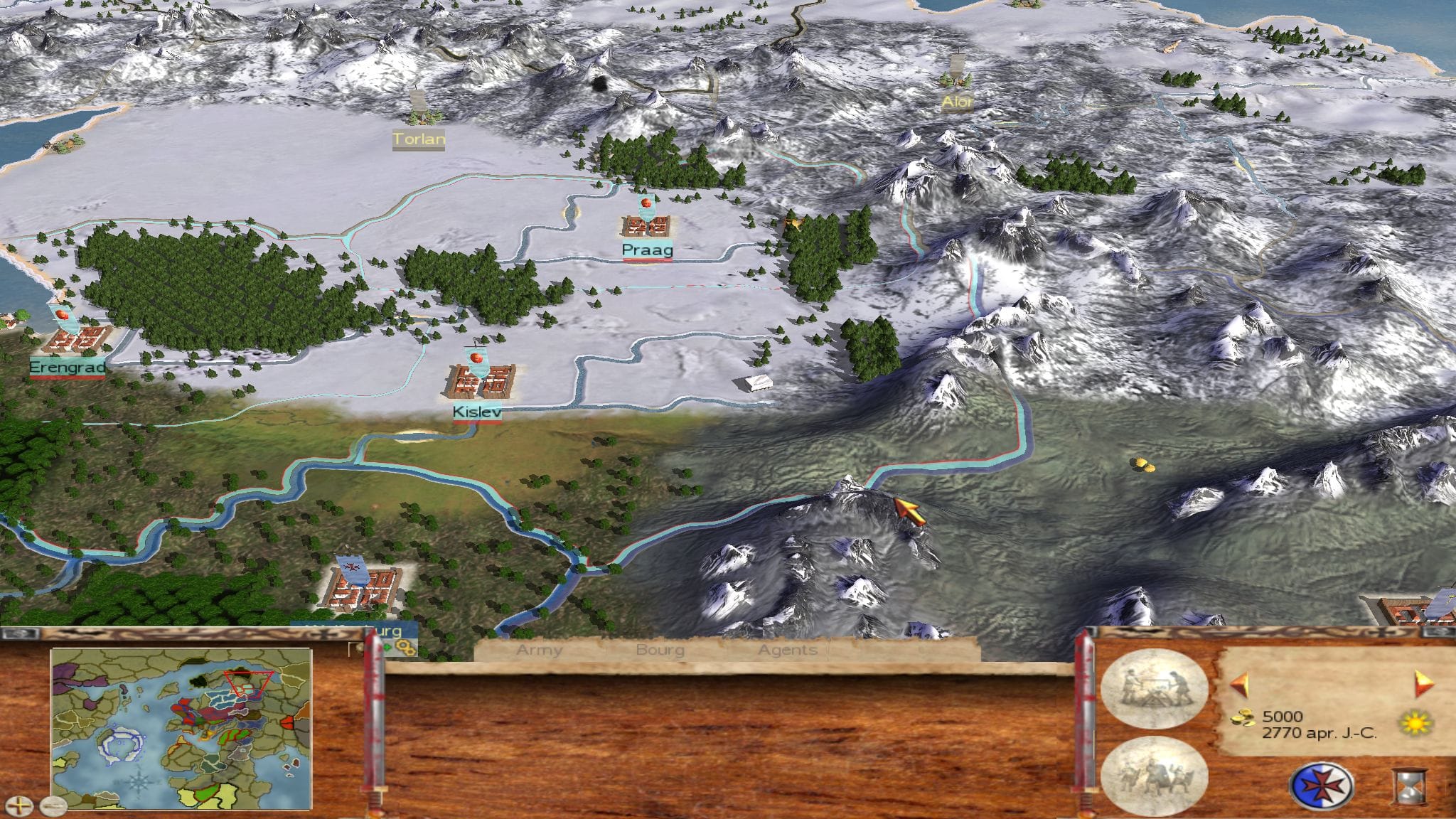Open the construction button showing two workers

[1153, 688]
